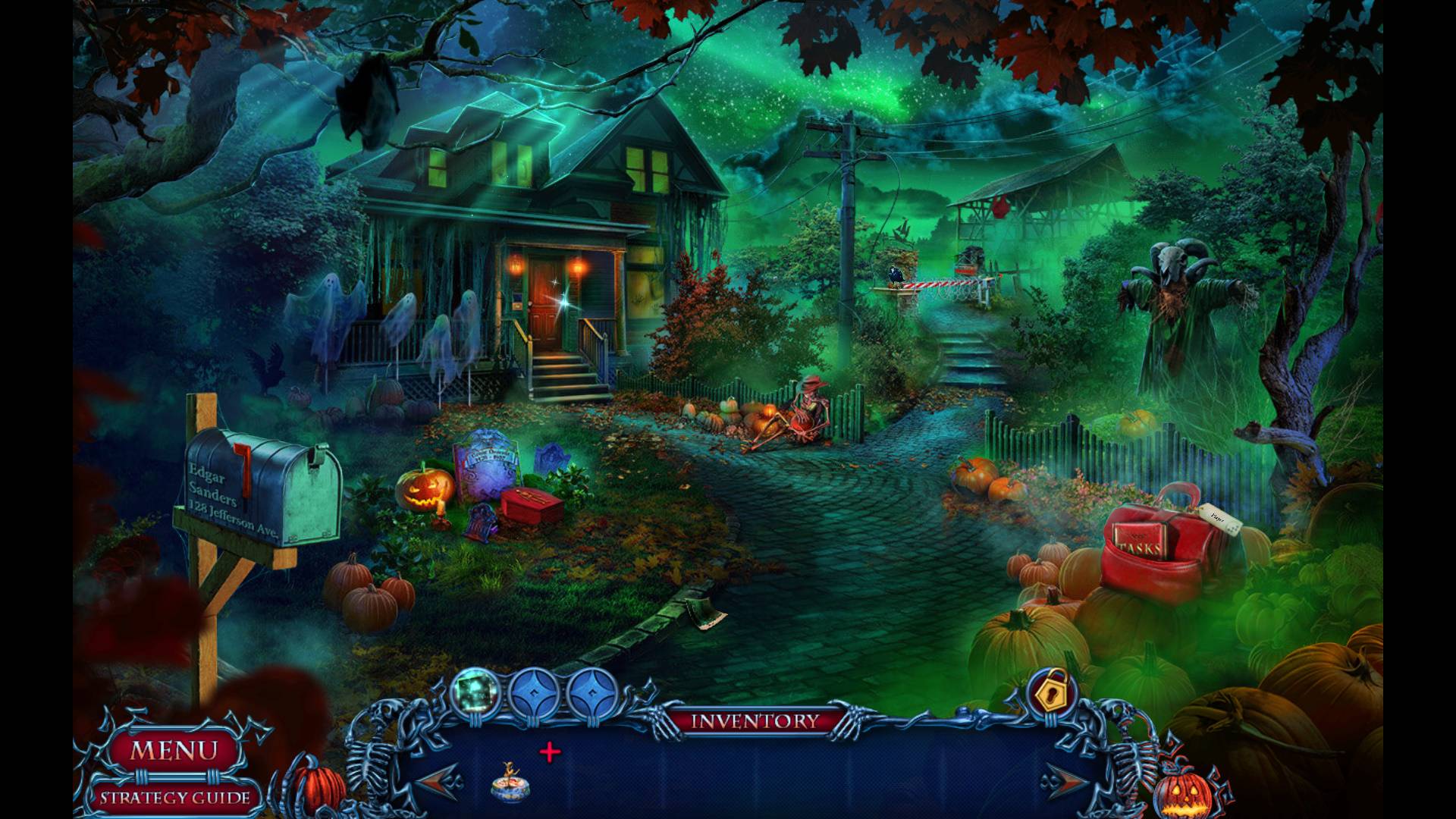Toggle the golden padlock inventory lock
Viewport: 1456px width, 819px height.
point(1050,692)
